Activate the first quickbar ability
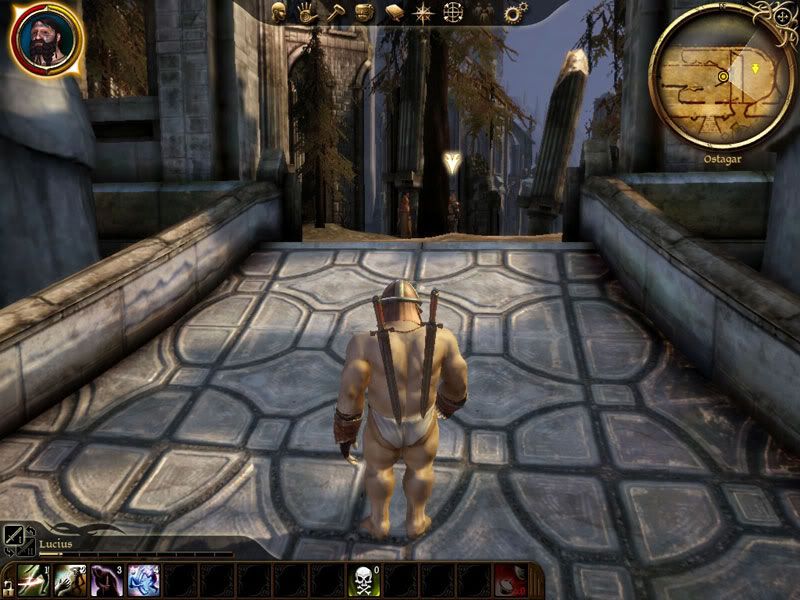The image size is (800, 600). [x=32, y=581]
